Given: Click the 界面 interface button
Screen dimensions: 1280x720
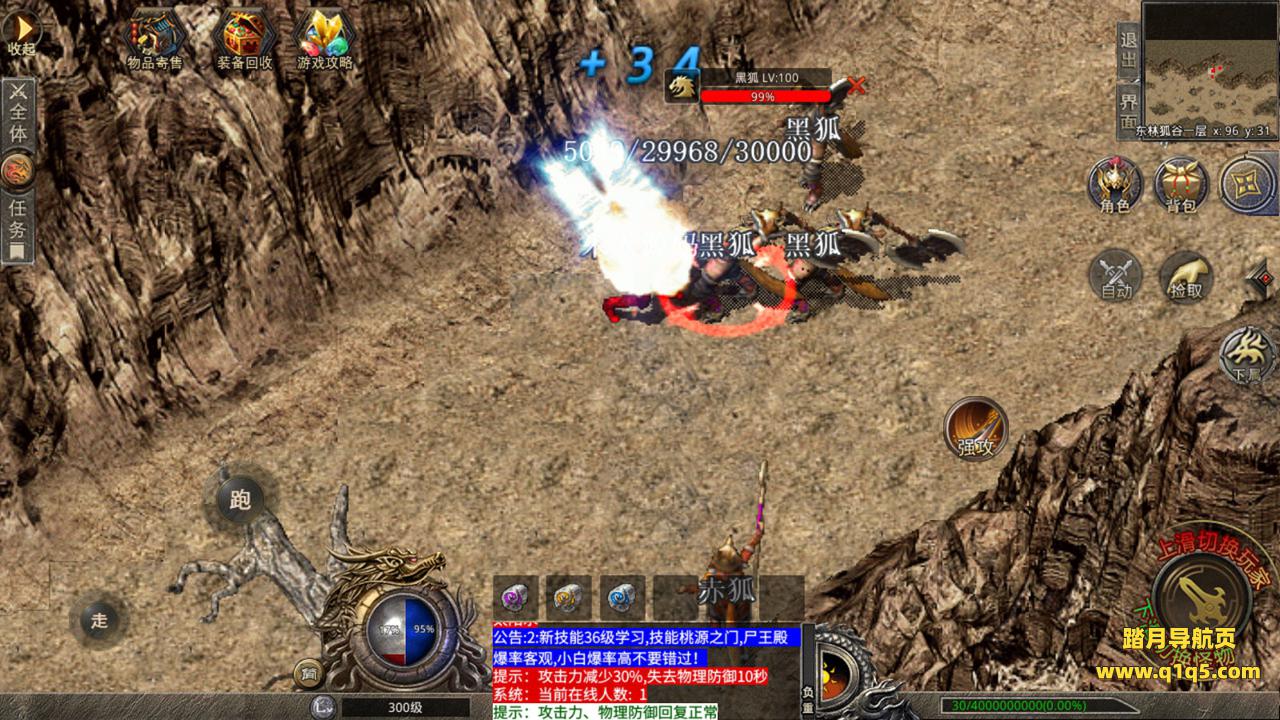Looking at the screenshot, I should click(1128, 110).
